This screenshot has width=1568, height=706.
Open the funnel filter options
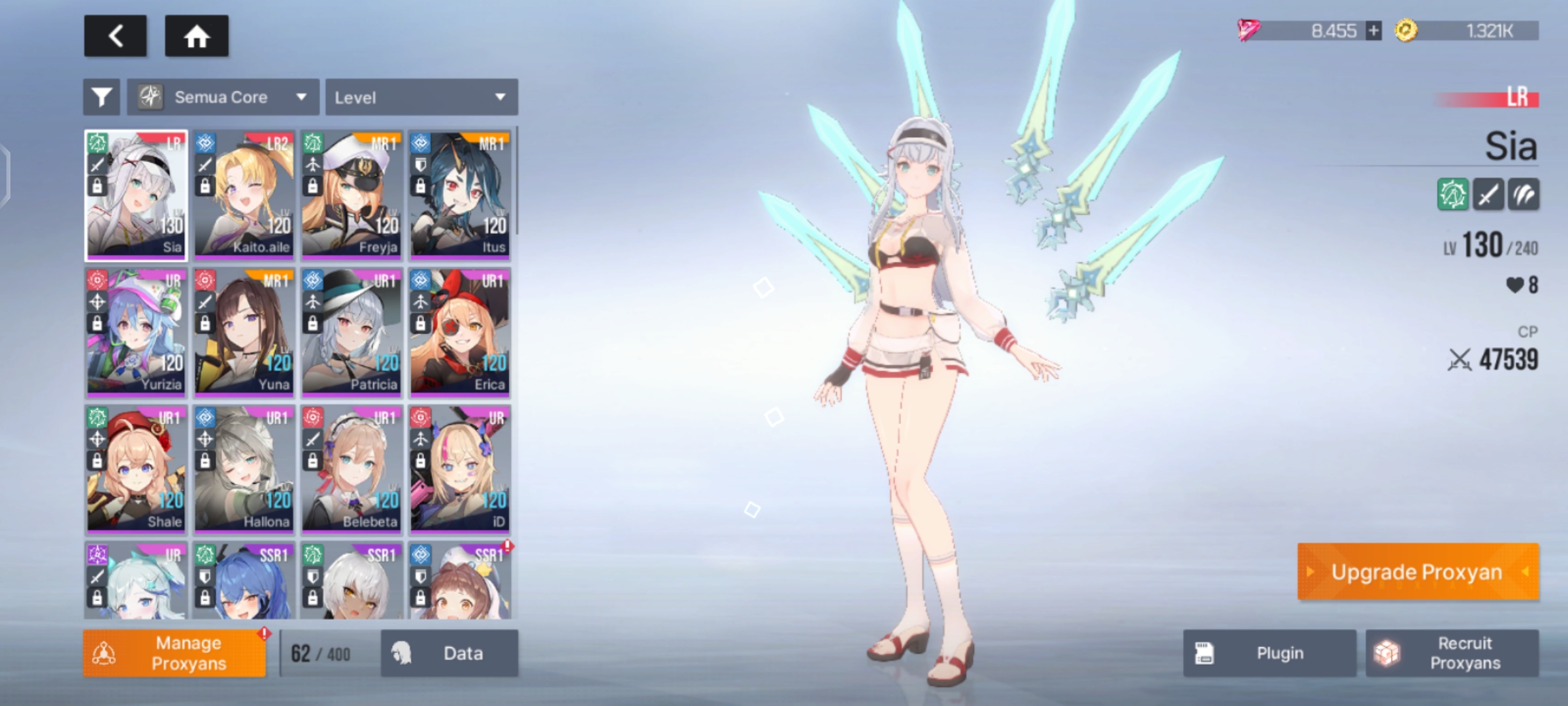(101, 97)
